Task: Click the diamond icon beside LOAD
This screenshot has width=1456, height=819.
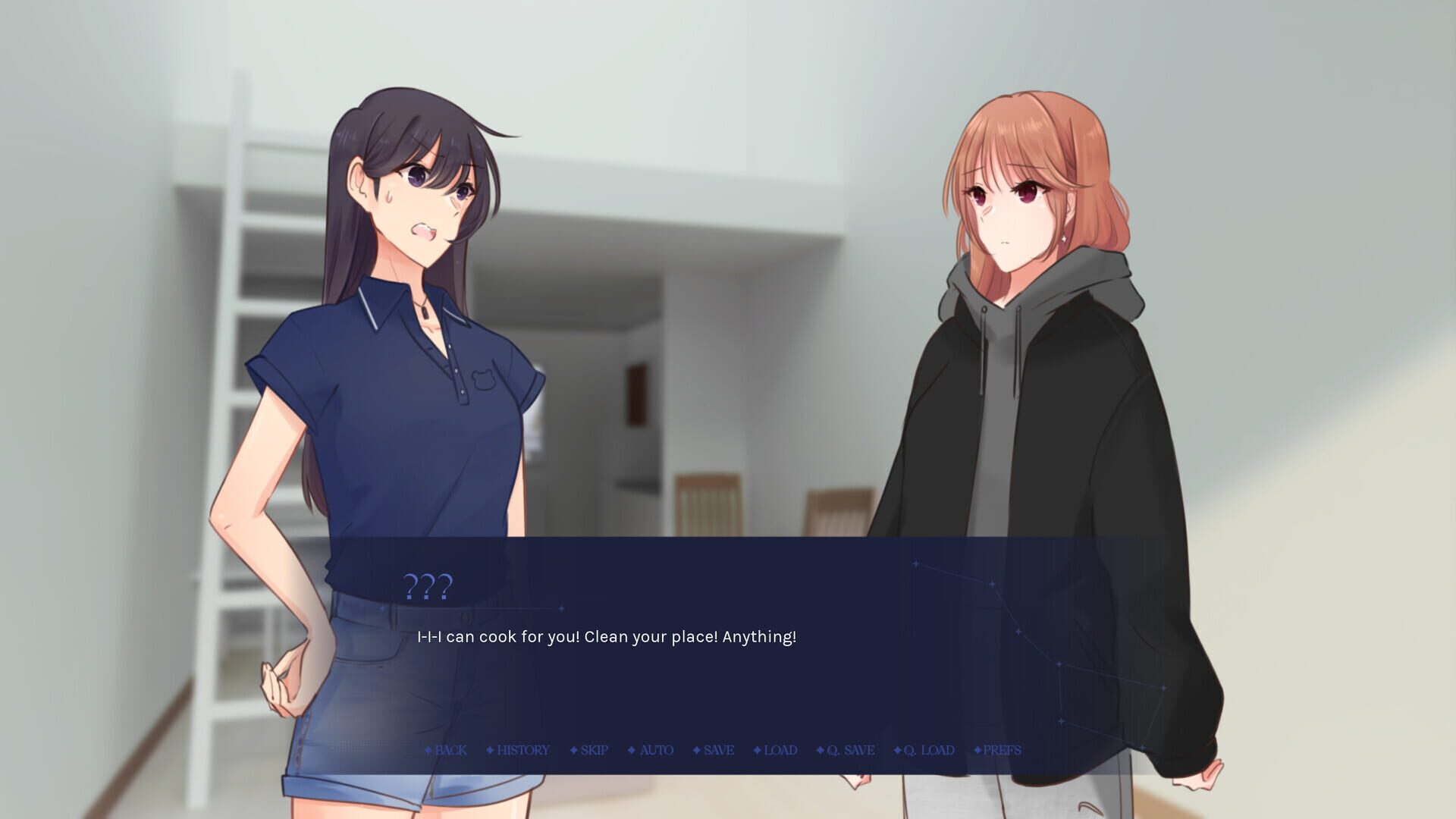Action: [x=756, y=750]
